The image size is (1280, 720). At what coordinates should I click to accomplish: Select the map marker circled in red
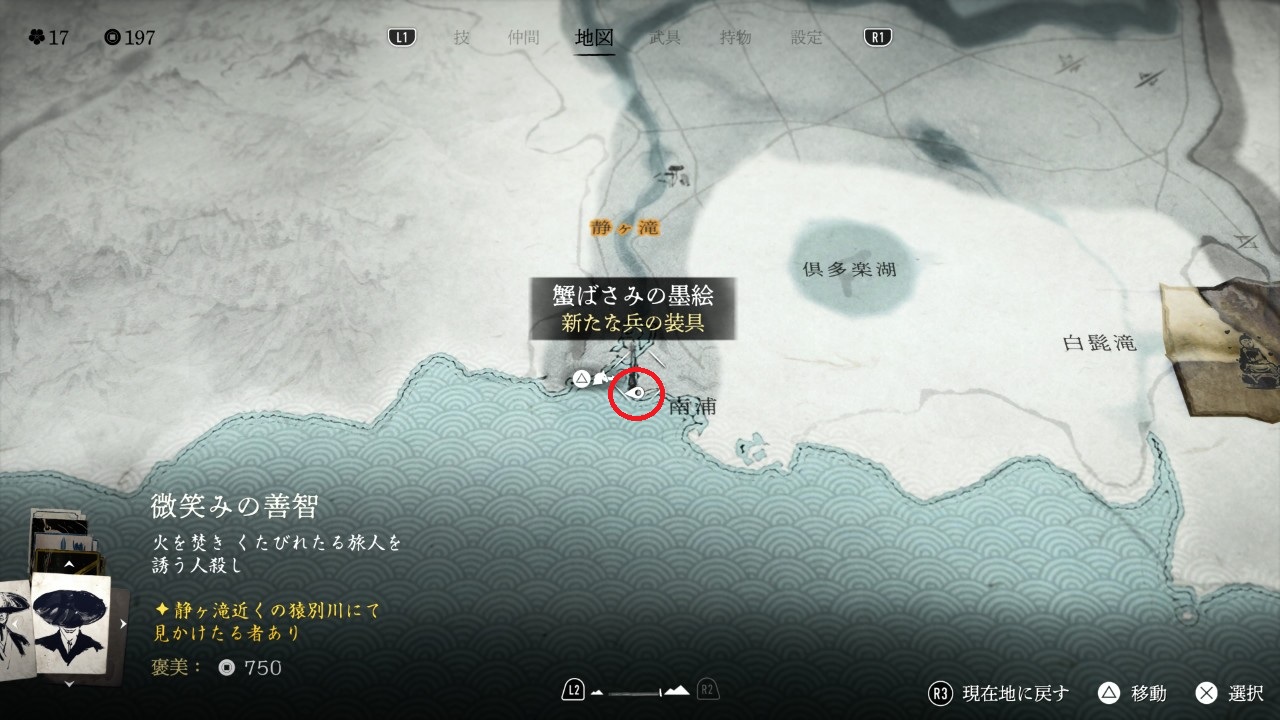[636, 394]
